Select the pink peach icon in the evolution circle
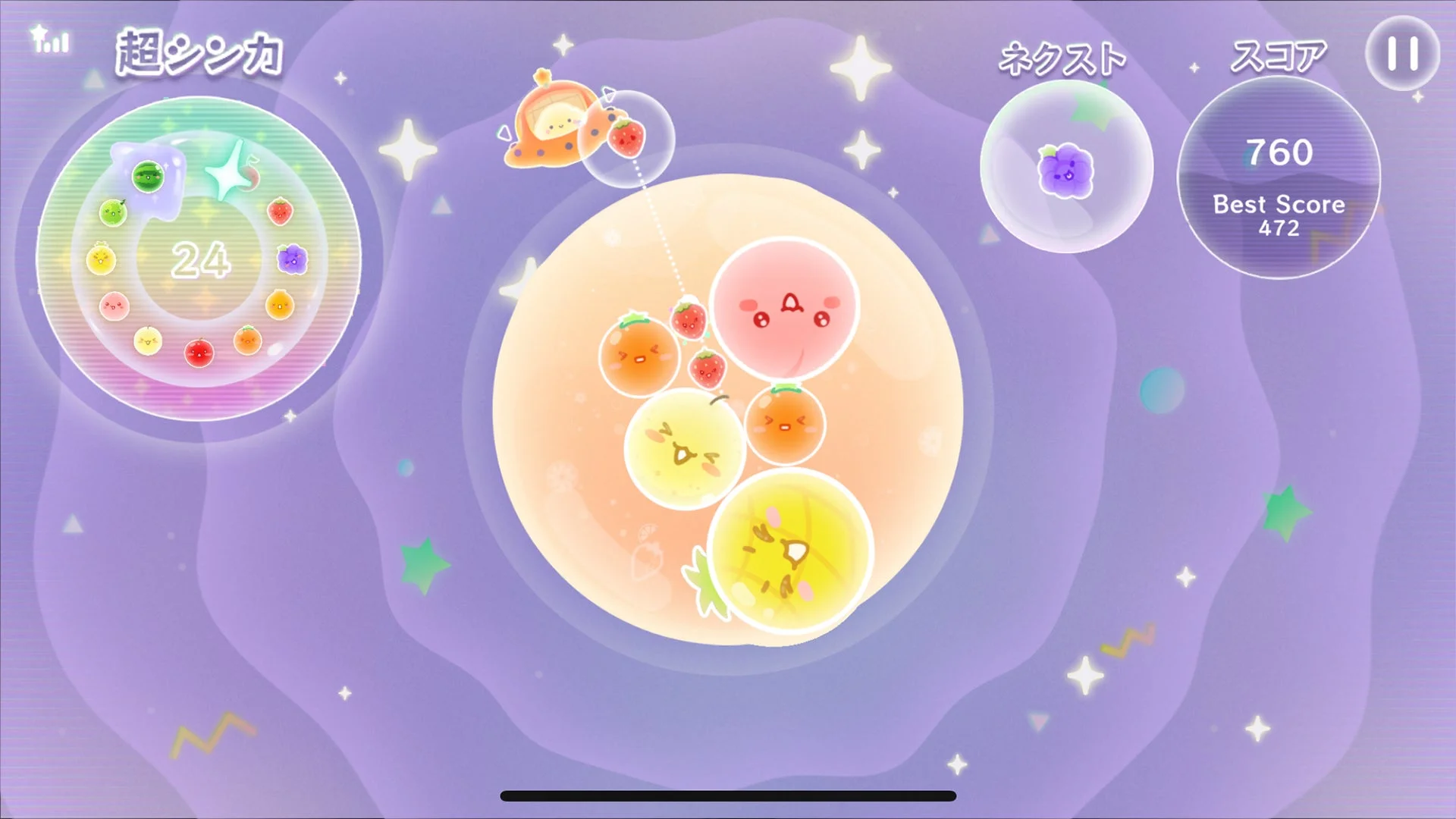This screenshot has width=1456, height=819. click(x=114, y=306)
